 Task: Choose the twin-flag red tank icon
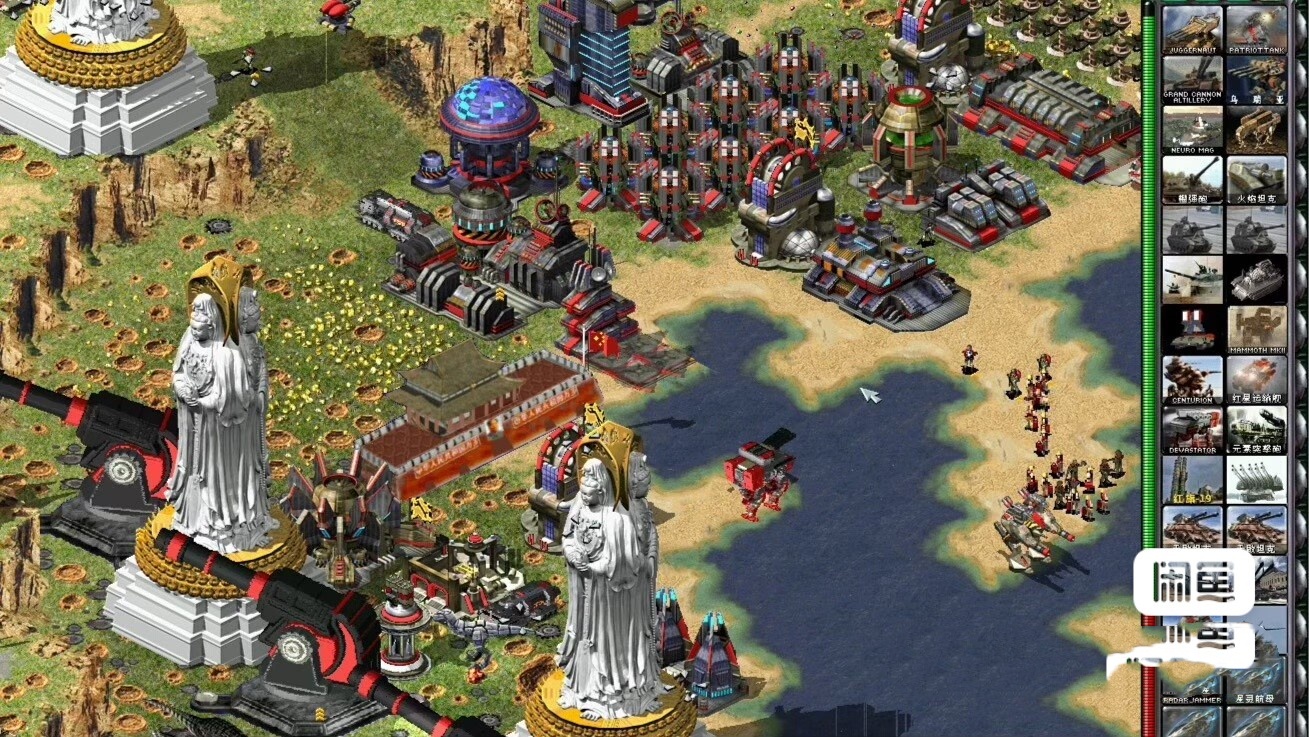(1192, 328)
